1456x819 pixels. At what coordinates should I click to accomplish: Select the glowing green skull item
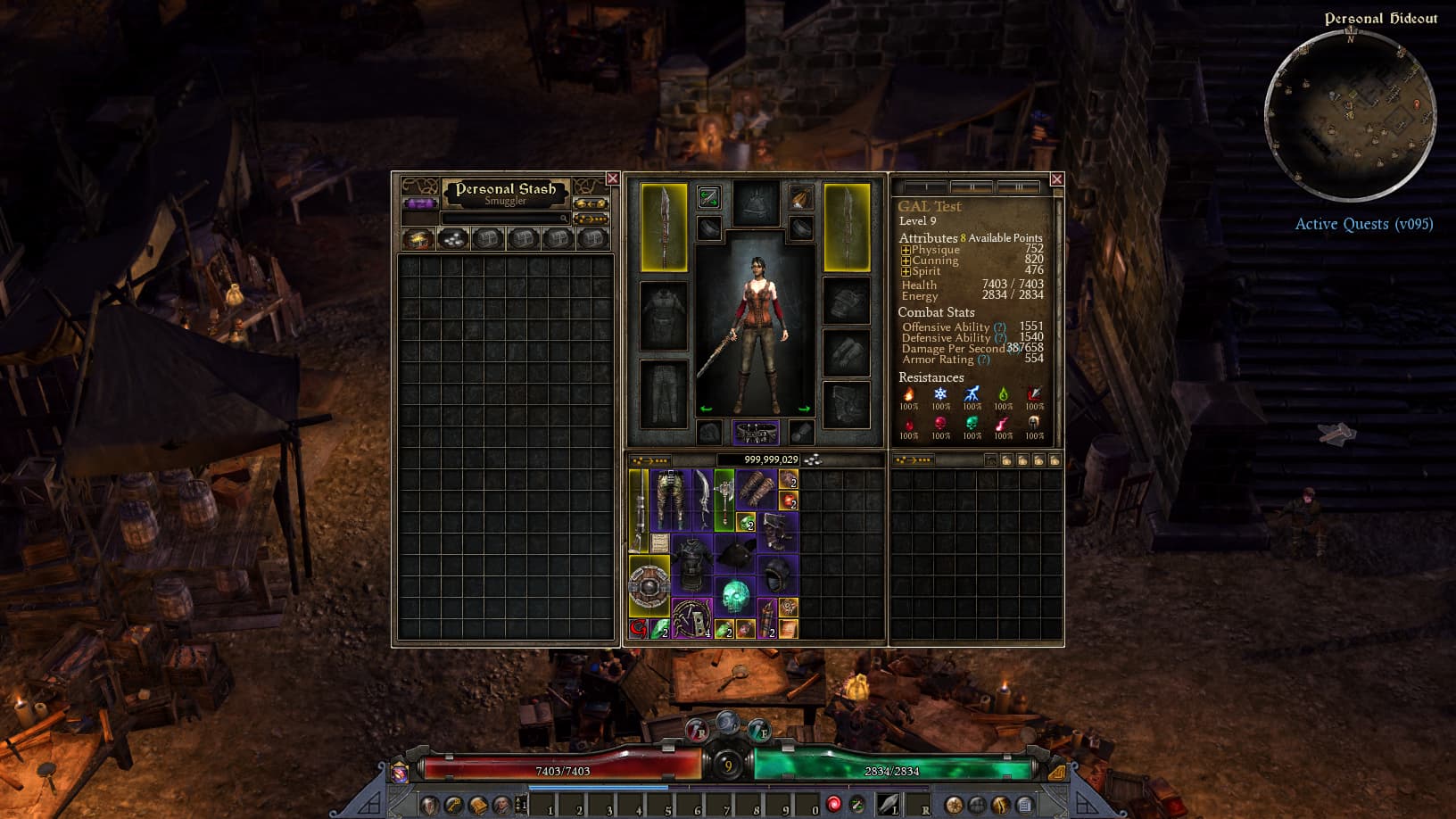[x=734, y=596]
